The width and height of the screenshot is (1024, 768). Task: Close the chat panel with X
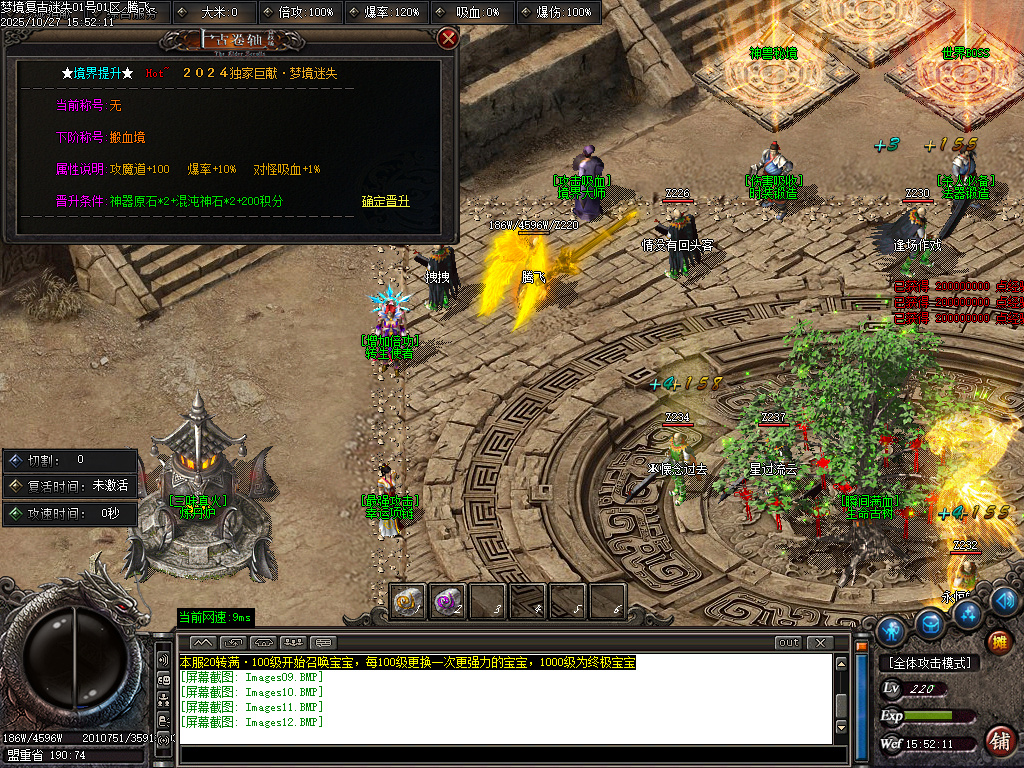[820, 642]
